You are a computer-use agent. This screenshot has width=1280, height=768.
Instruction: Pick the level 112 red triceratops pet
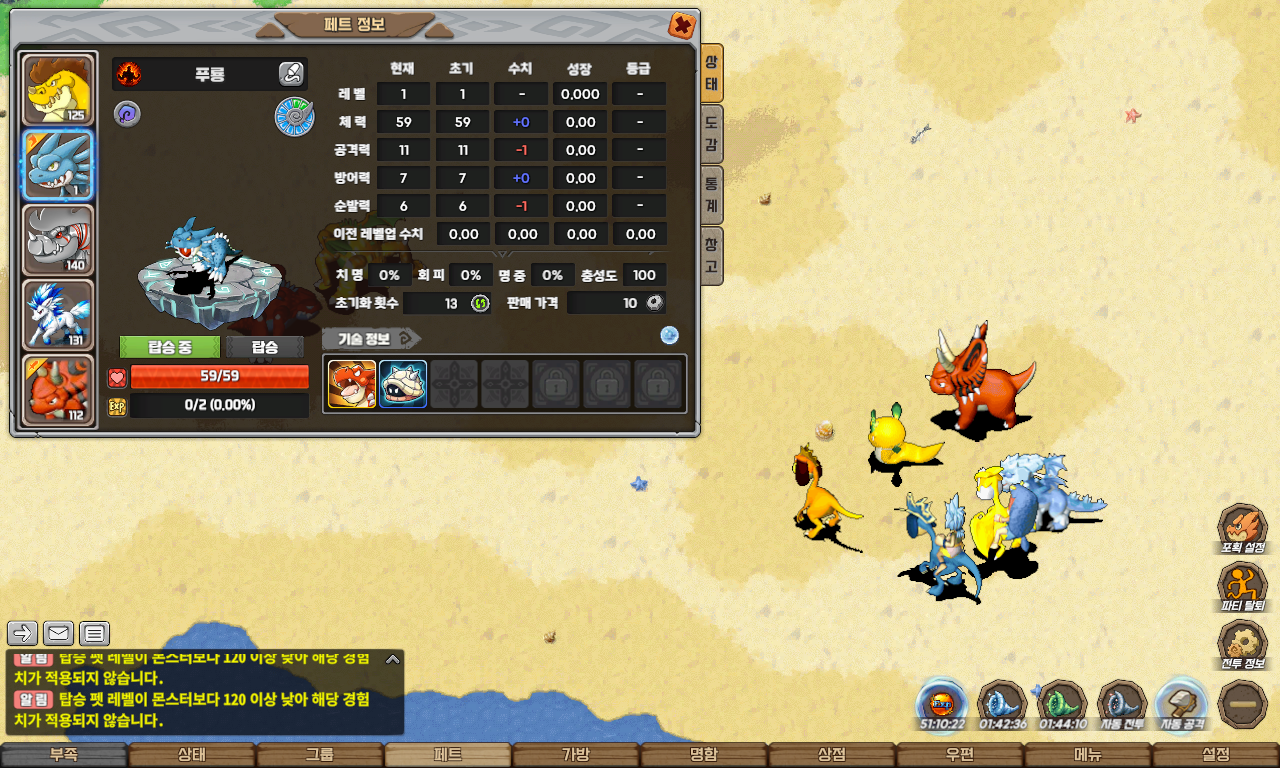coord(58,390)
